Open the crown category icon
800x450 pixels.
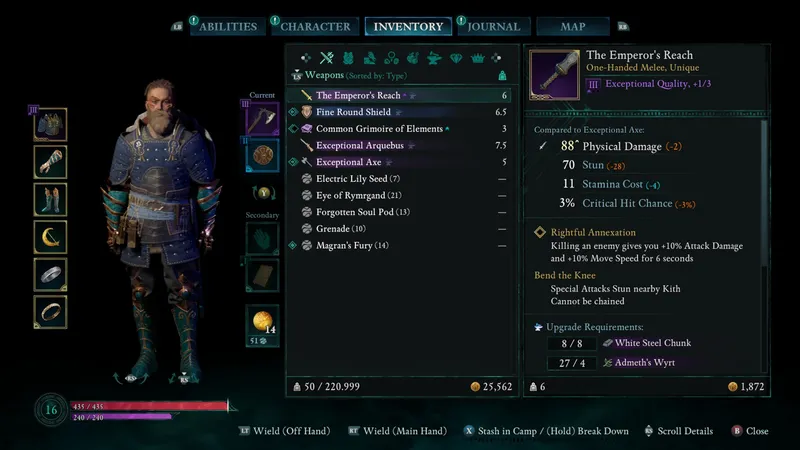tap(479, 58)
